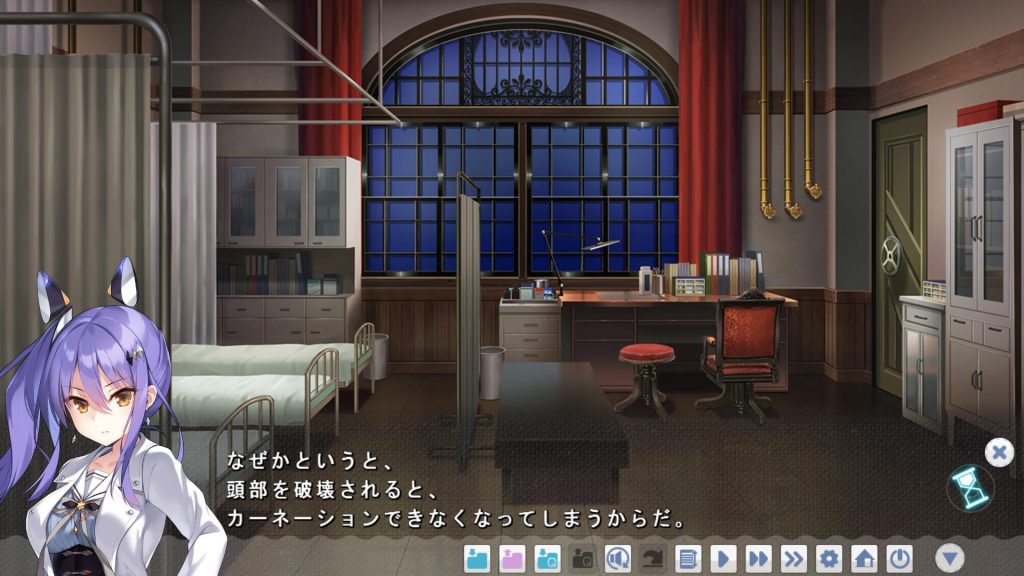Viewport: 1024px width, 576px height.
Task: Click the quick save folder icon
Action: tap(547, 558)
